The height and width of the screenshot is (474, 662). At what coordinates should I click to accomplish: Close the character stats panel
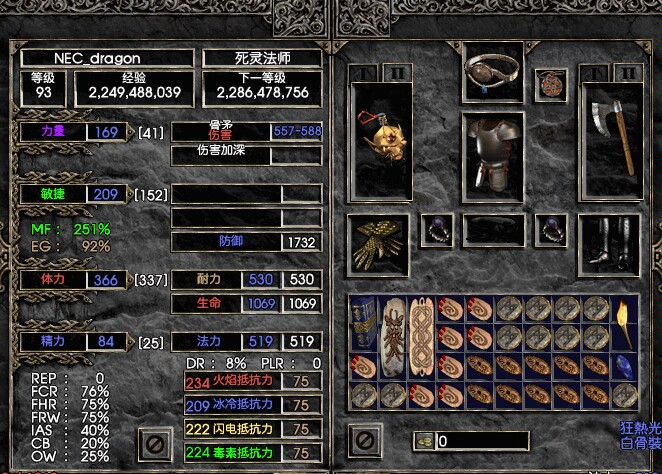pyautogui.click(x=153, y=442)
